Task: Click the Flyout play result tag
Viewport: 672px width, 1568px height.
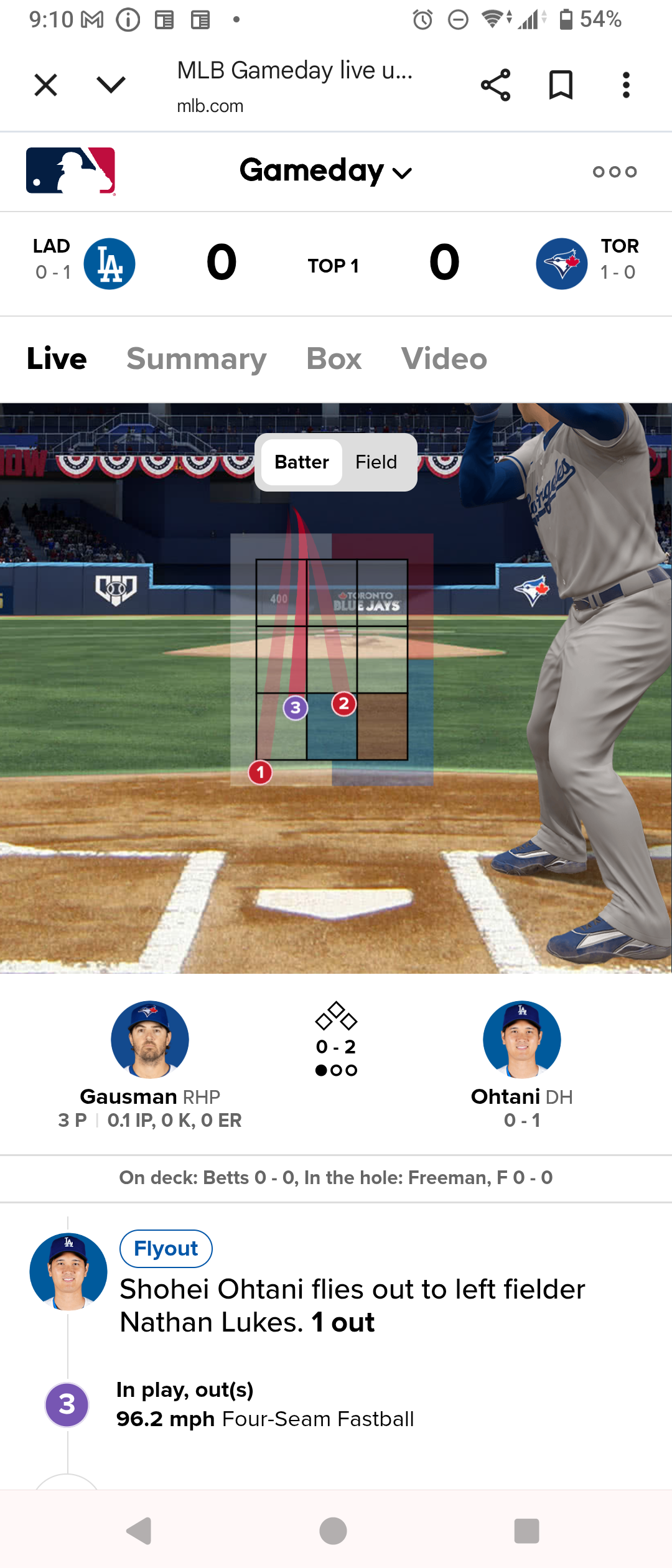Action: point(166,1249)
